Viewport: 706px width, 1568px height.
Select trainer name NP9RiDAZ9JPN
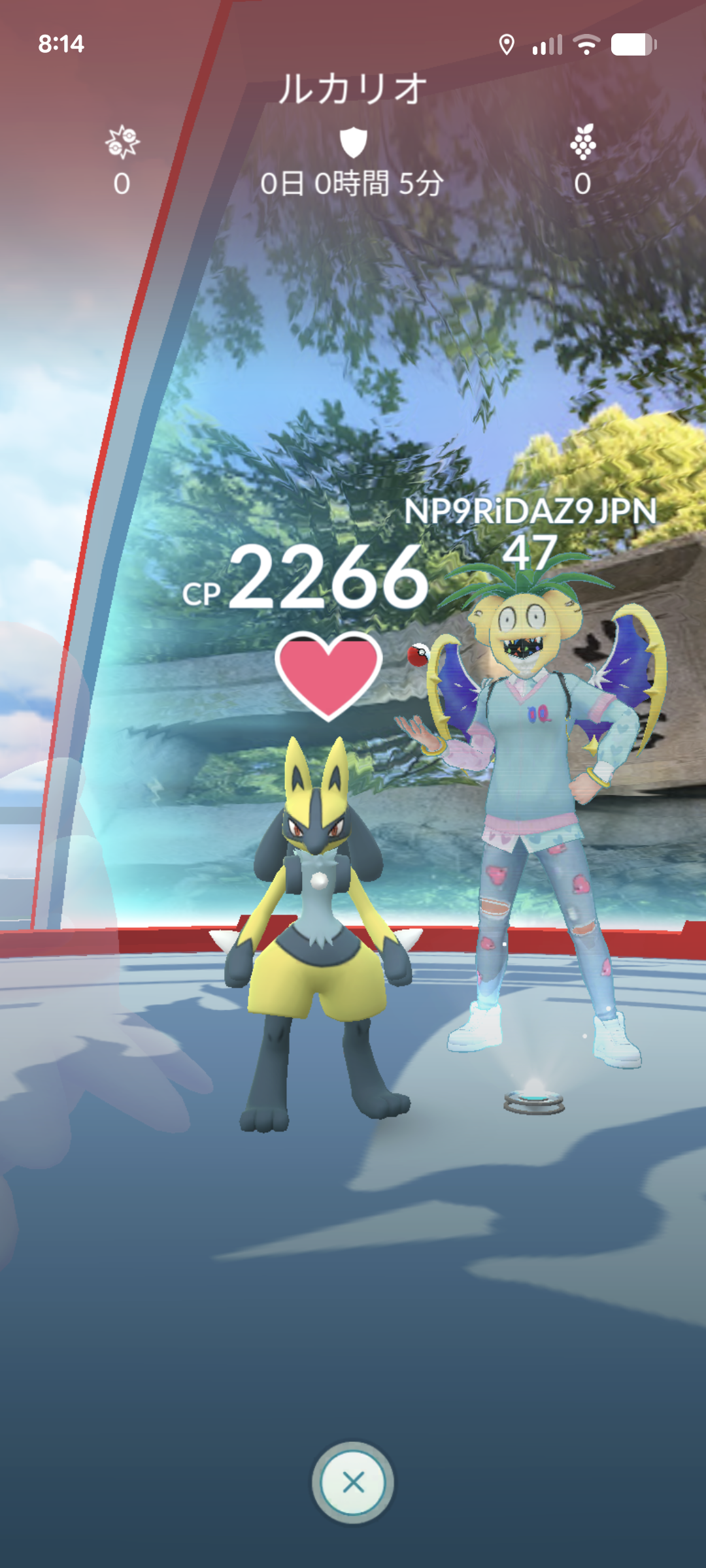coord(530,511)
